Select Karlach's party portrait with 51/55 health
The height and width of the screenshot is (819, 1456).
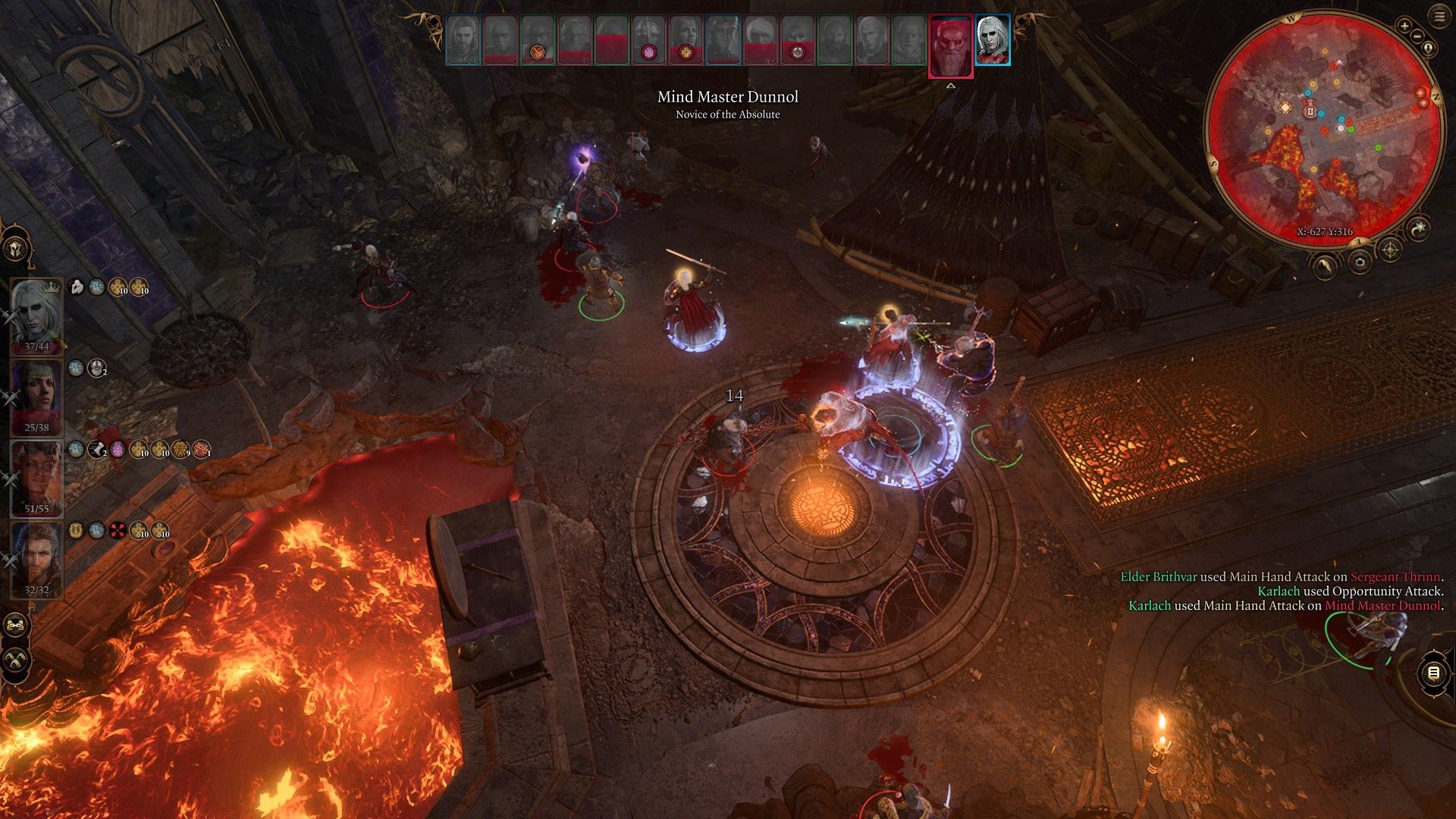(36, 478)
